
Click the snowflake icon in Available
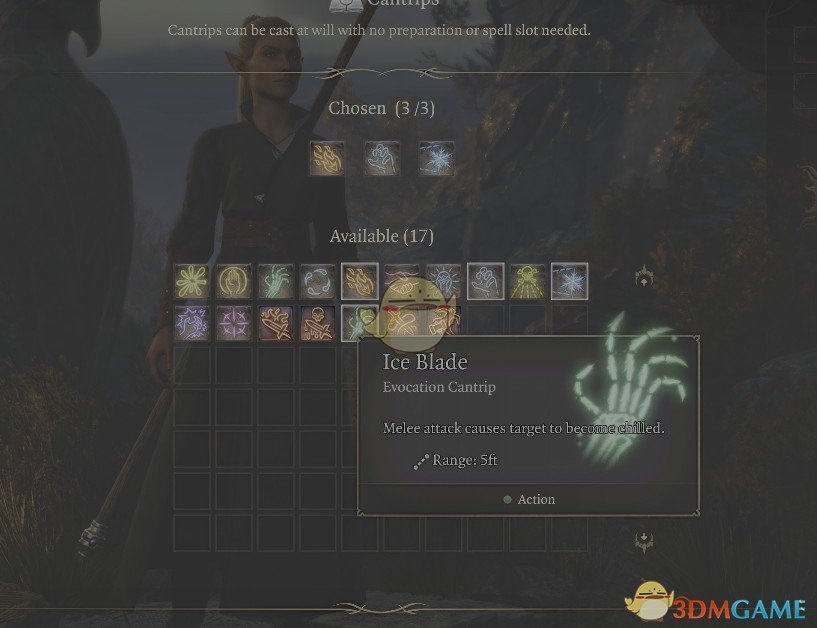click(569, 281)
